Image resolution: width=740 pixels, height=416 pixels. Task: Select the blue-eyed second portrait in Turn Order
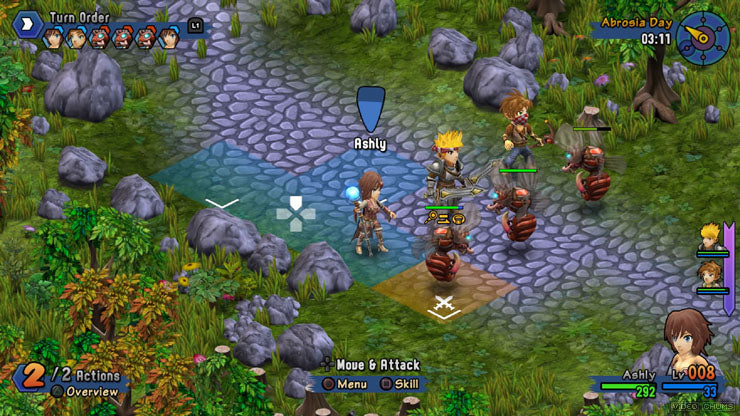[x=75, y=39]
